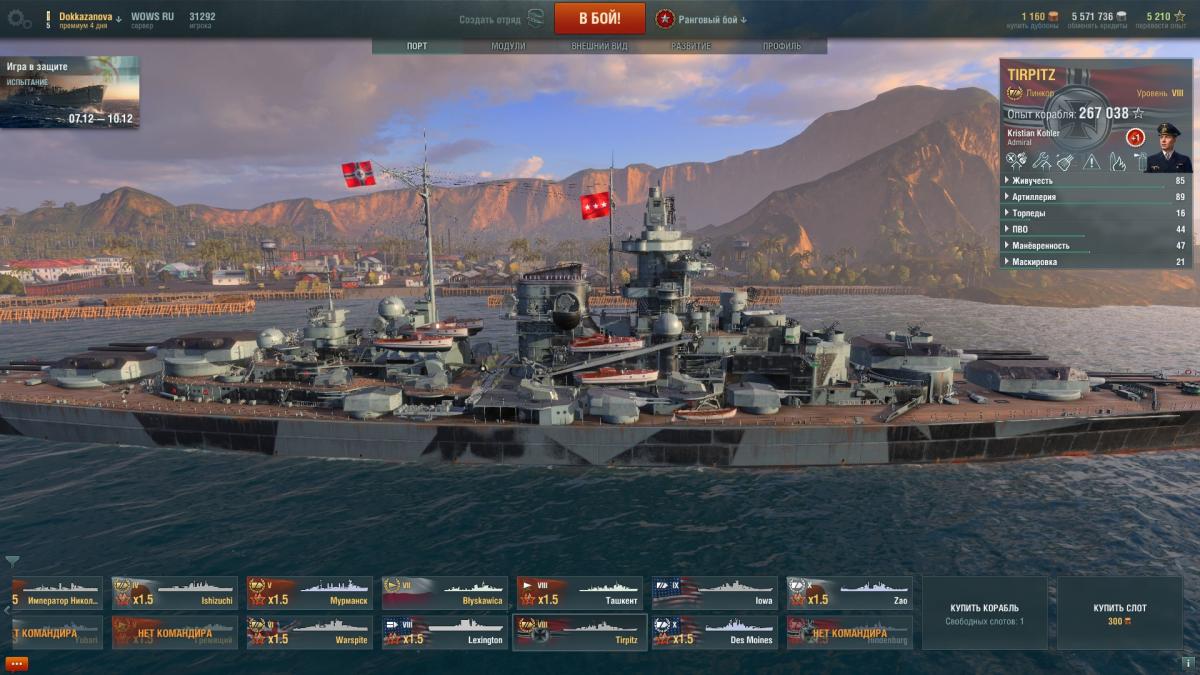Open the Игра в защите event banner
Screen dimensions: 1200x675
click(70, 92)
